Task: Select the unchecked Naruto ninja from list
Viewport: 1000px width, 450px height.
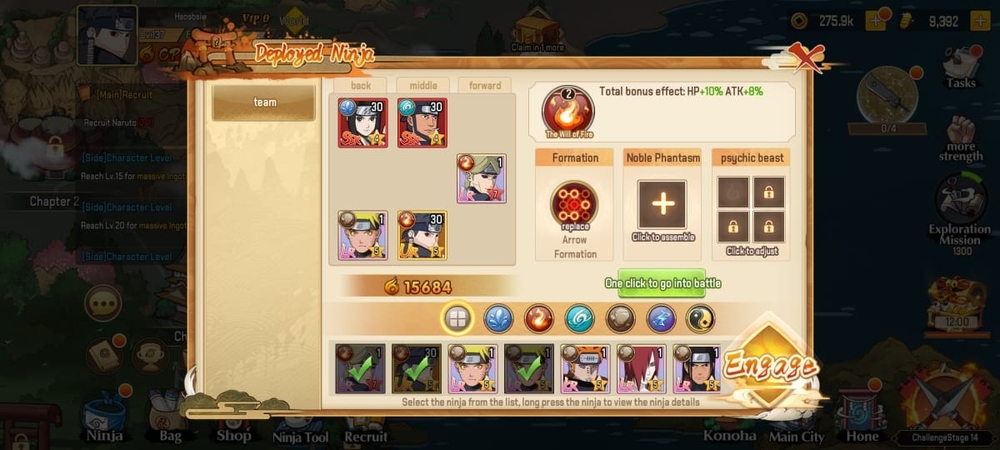Action: coord(473,368)
